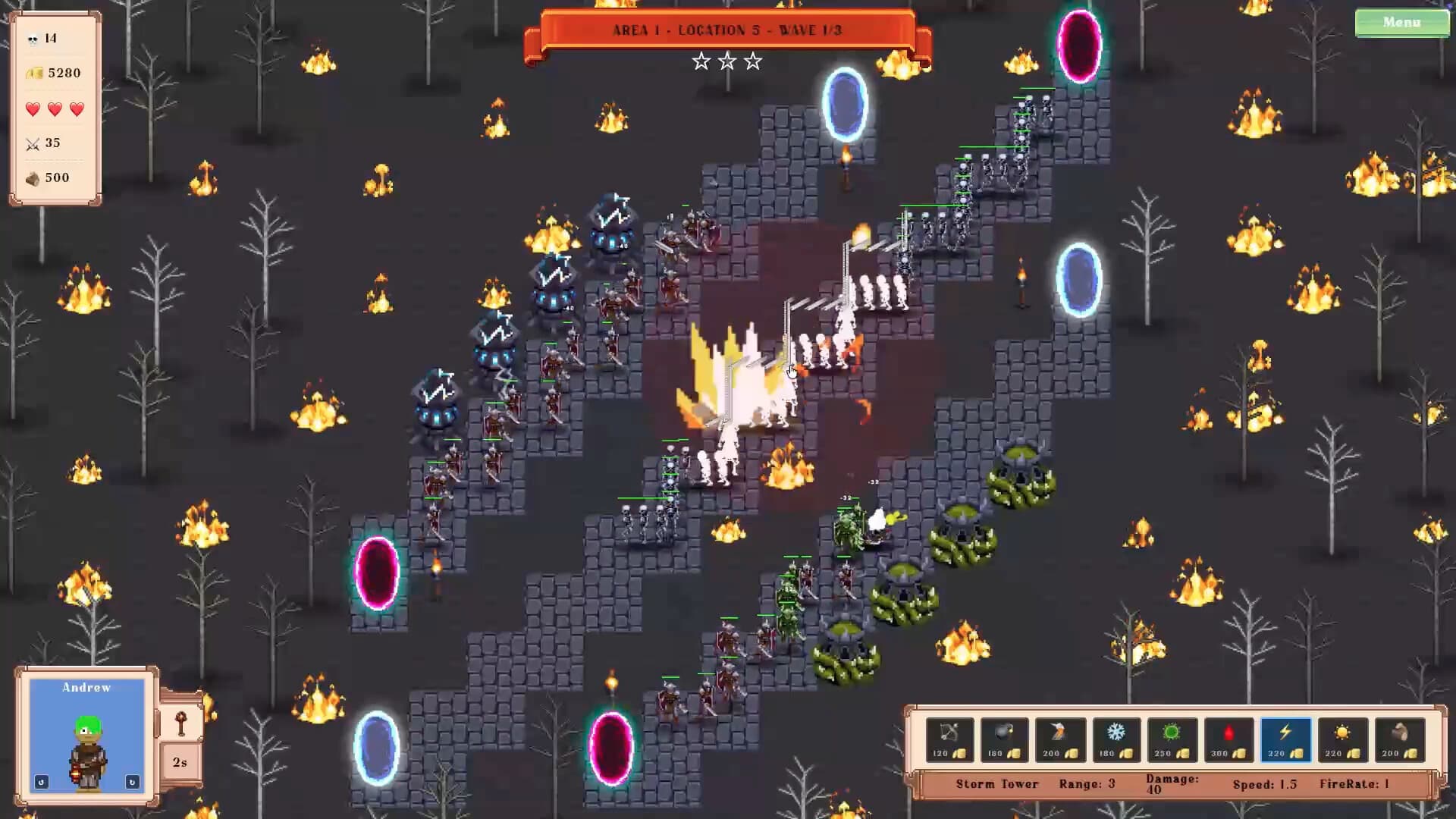Click the torch key icon beside Andrew's portrait
1456x819 pixels.
pos(181,724)
